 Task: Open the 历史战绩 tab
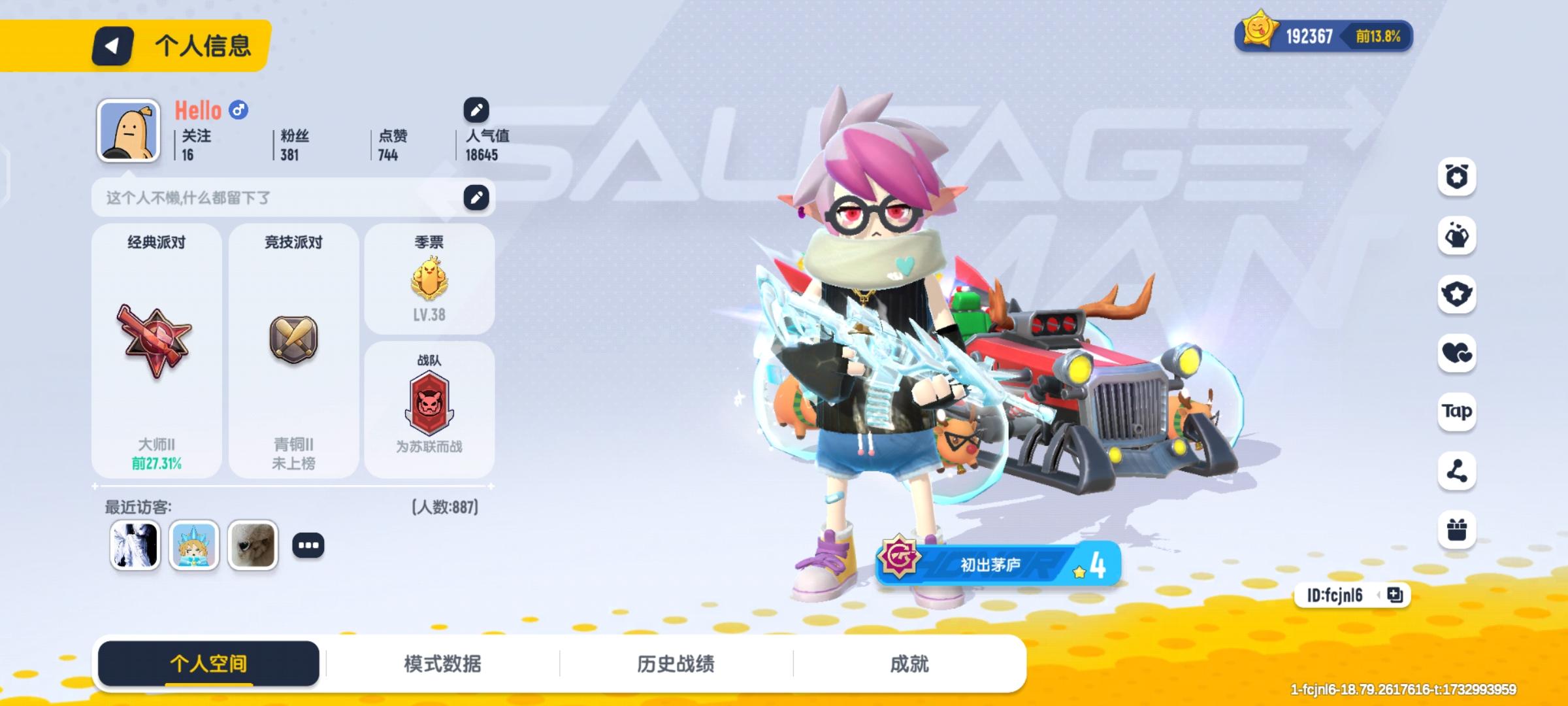pyautogui.click(x=675, y=663)
